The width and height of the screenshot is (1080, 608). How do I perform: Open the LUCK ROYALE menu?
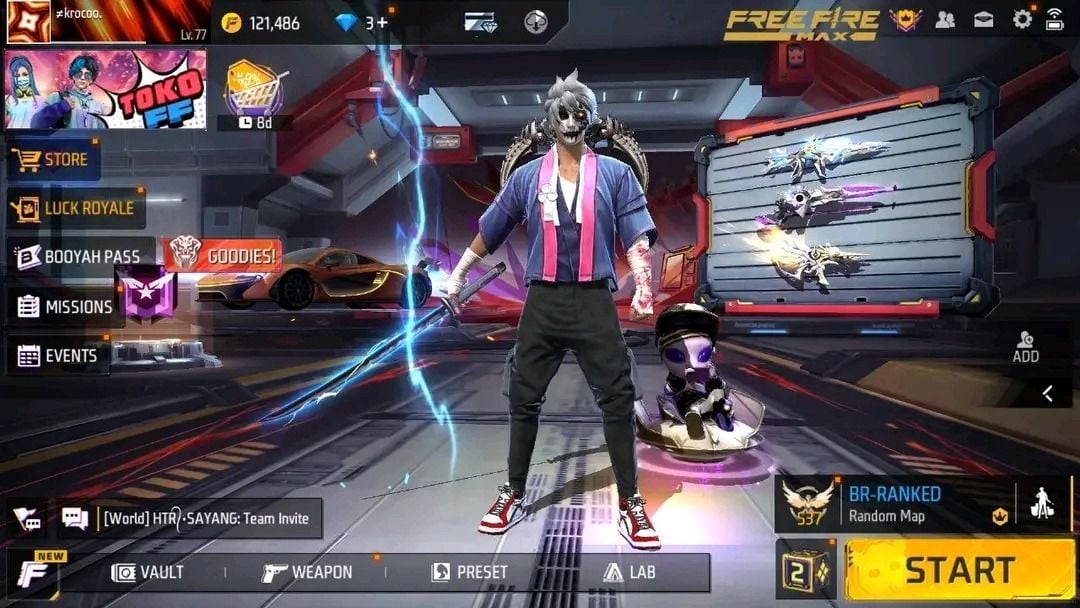point(77,208)
